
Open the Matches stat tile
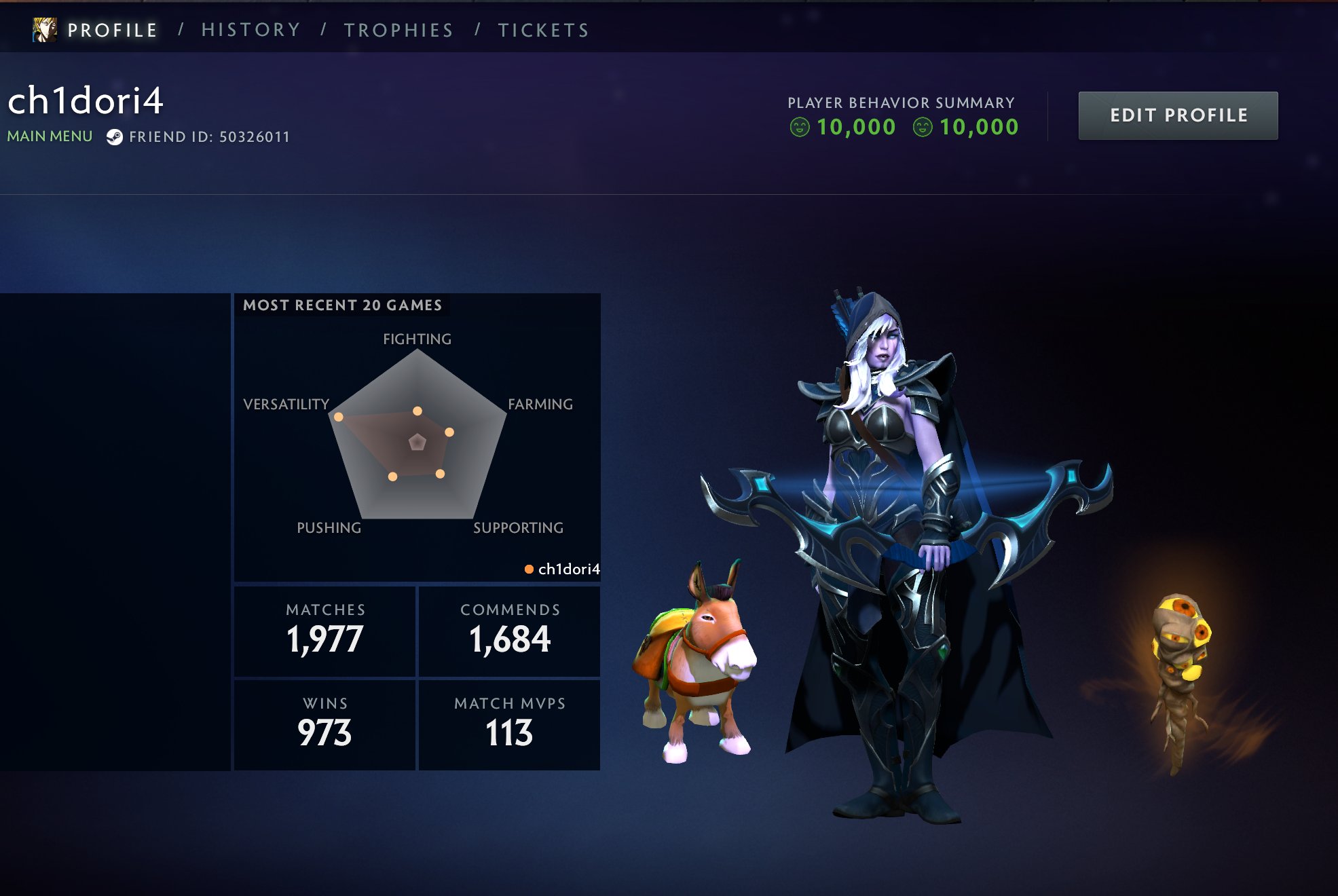[325, 631]
